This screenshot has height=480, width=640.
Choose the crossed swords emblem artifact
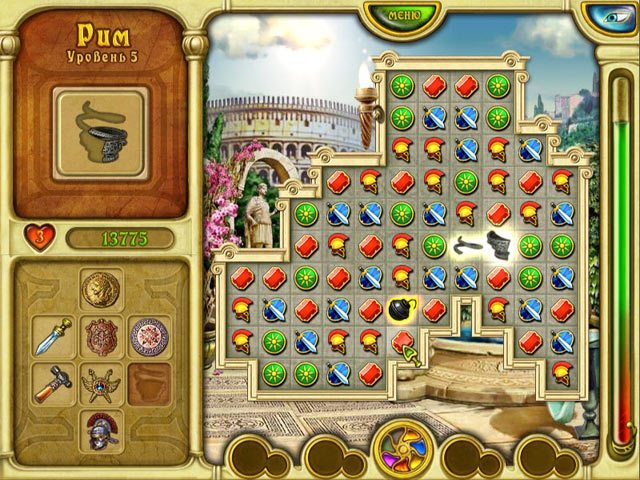(x=100, y=382)
